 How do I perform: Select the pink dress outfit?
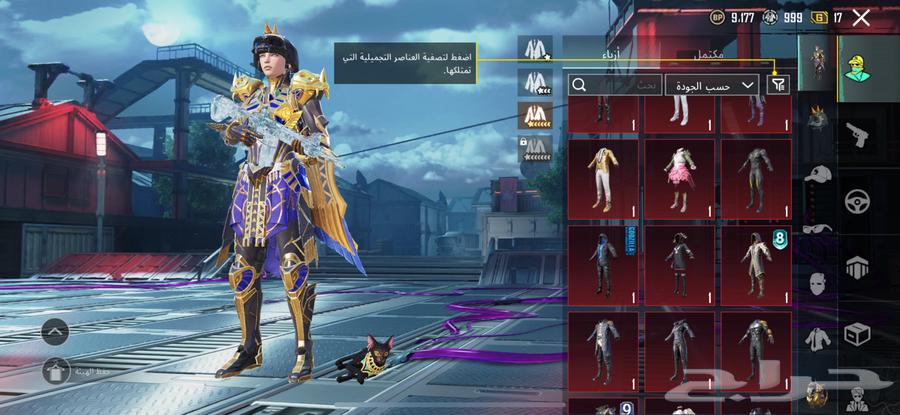tap(680, 178)
